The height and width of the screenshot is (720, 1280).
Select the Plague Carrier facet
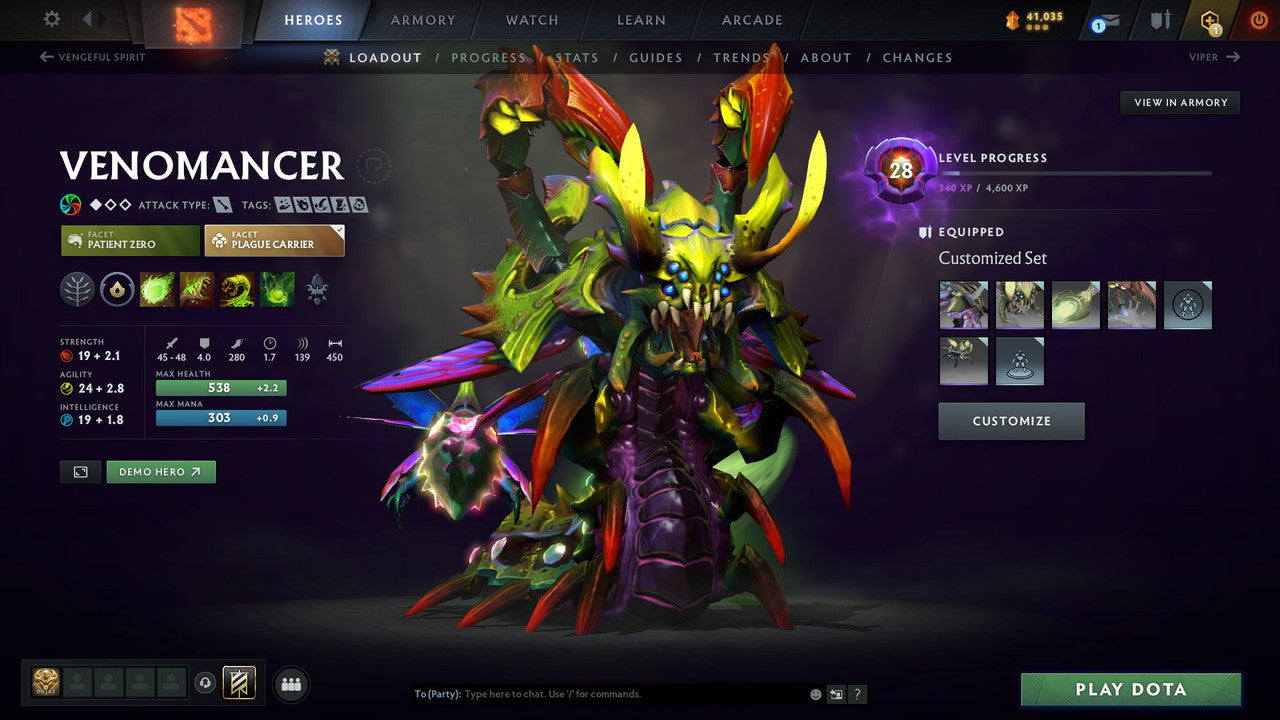(274, 240)
